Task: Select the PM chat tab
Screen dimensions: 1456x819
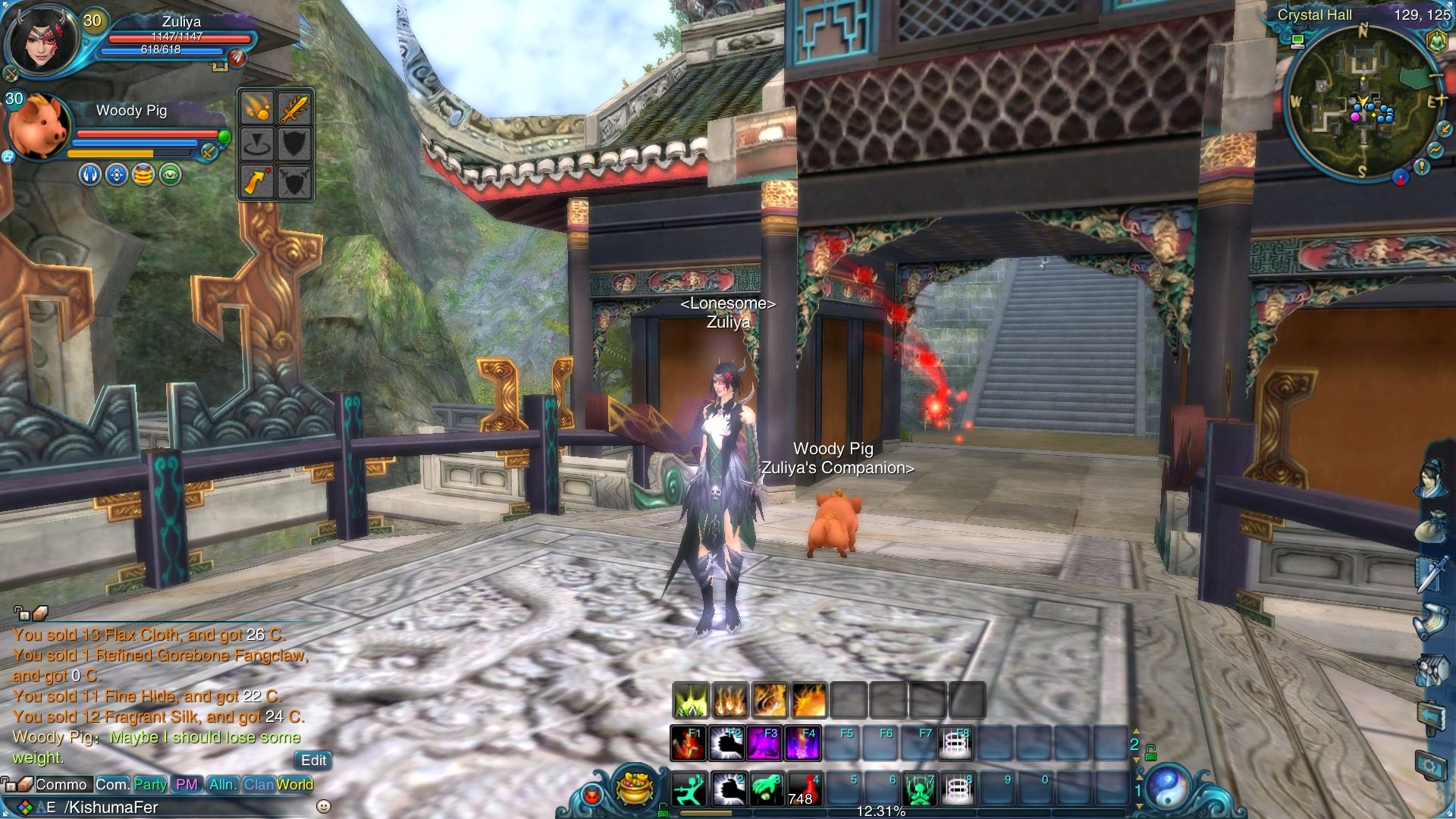Action: (186, 785)
